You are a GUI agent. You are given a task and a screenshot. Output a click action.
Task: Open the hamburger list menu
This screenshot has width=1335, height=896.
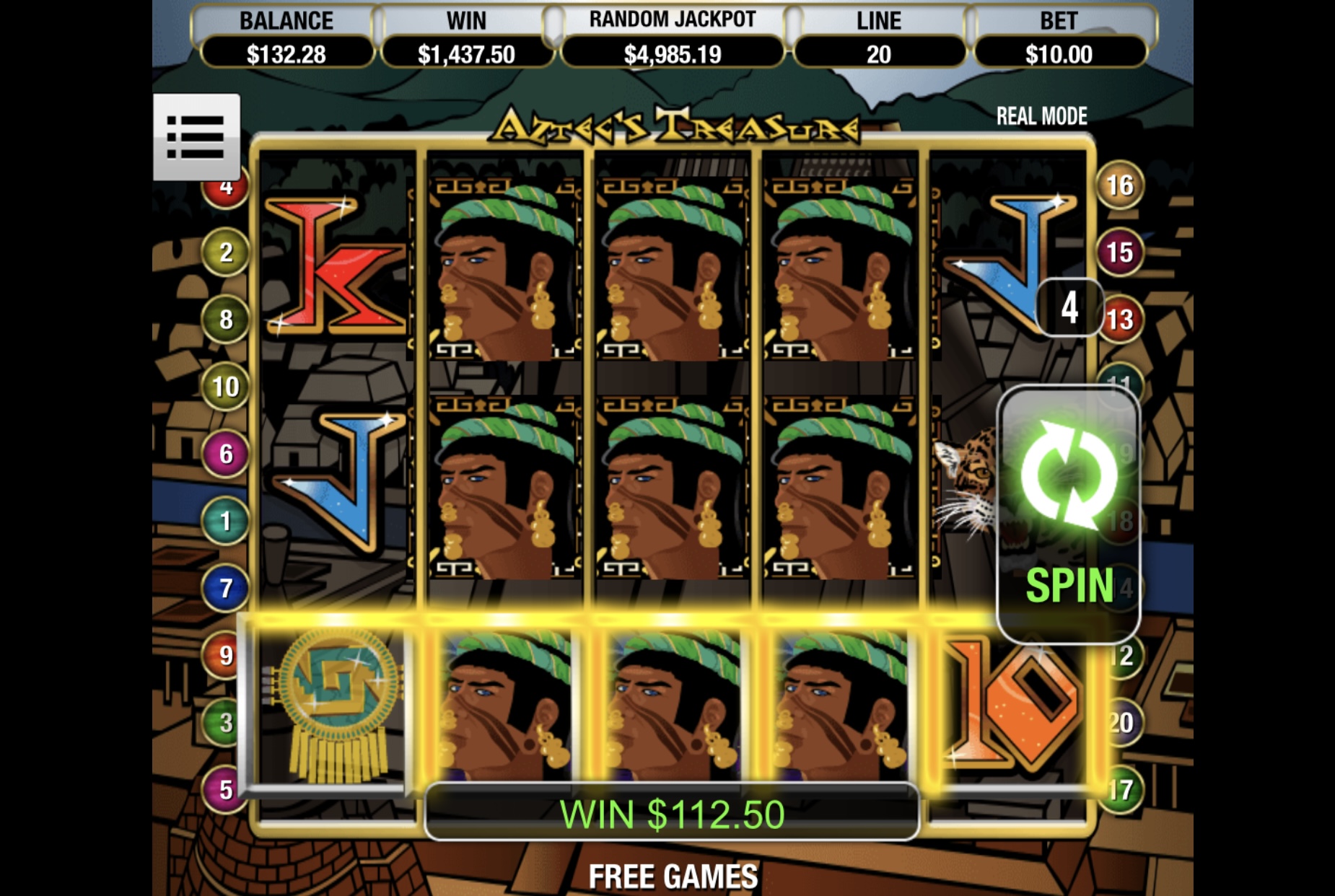pos(196,136)
